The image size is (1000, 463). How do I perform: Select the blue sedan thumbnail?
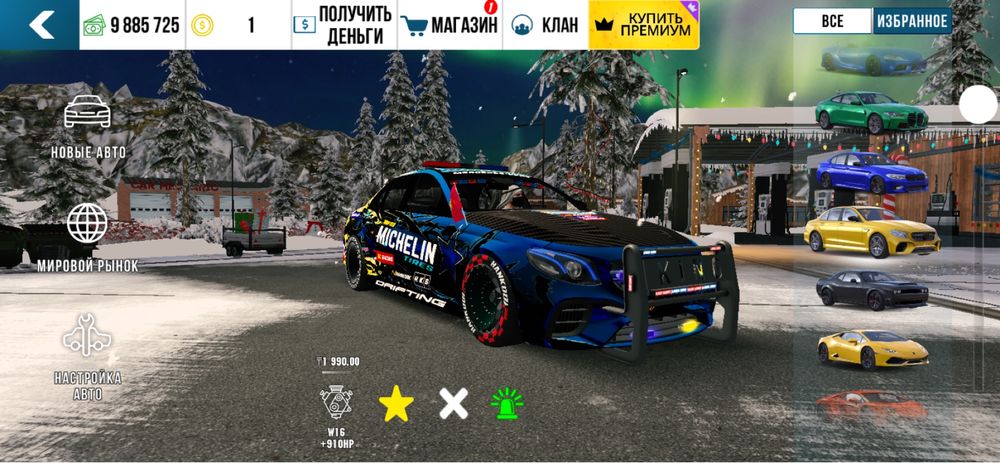click(870, 172)
